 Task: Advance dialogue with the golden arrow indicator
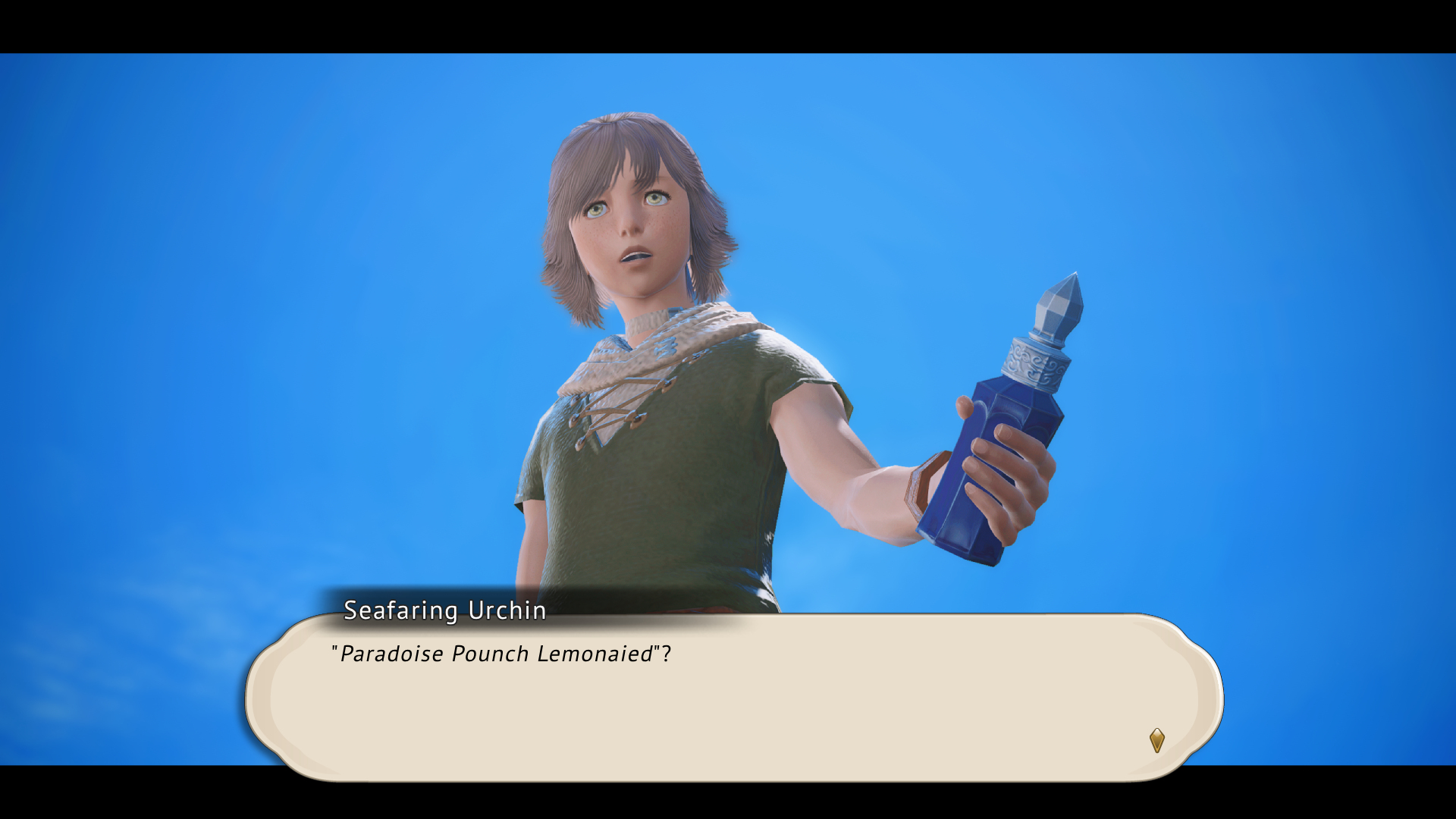pyautogui.click(x=1156, y=740)
